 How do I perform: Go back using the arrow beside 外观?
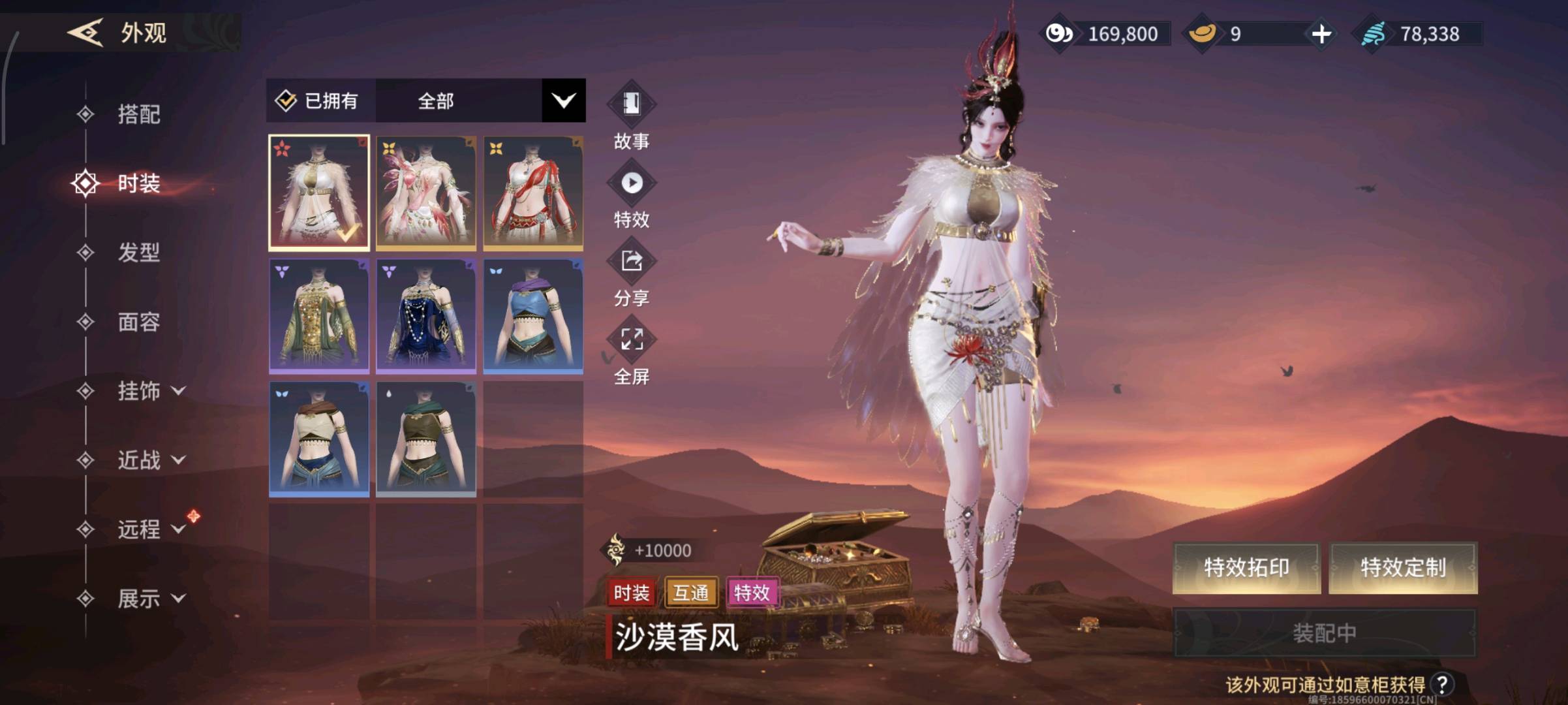click(x=85, y=33)
